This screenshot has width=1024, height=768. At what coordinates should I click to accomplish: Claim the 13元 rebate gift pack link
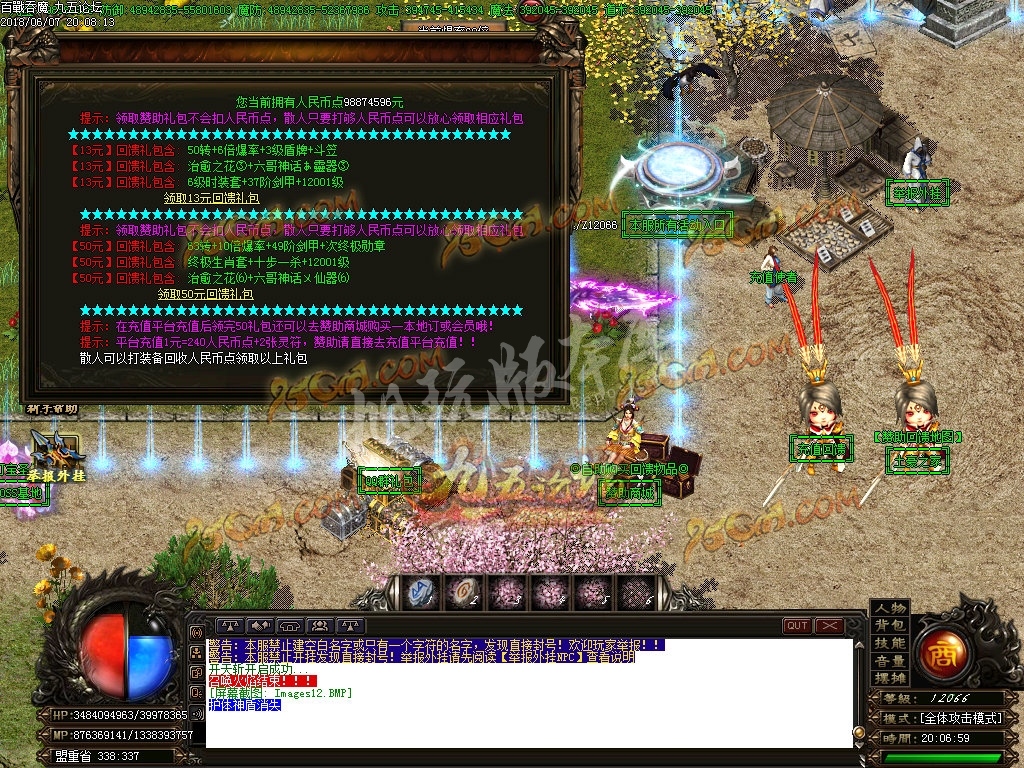point(211,198)
